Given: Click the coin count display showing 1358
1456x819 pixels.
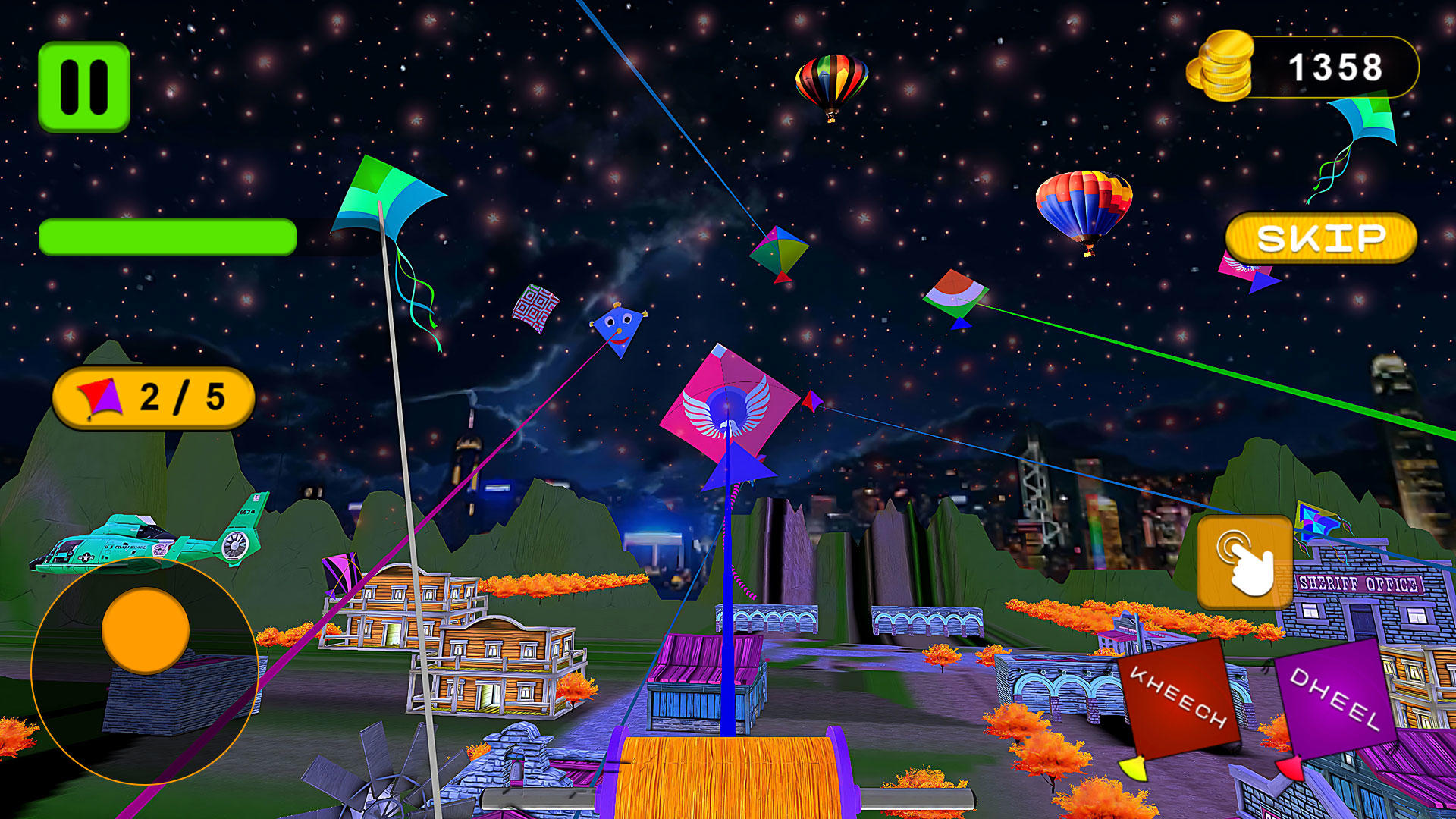Looking at the screenshot, I should [x=1335, y=68].
